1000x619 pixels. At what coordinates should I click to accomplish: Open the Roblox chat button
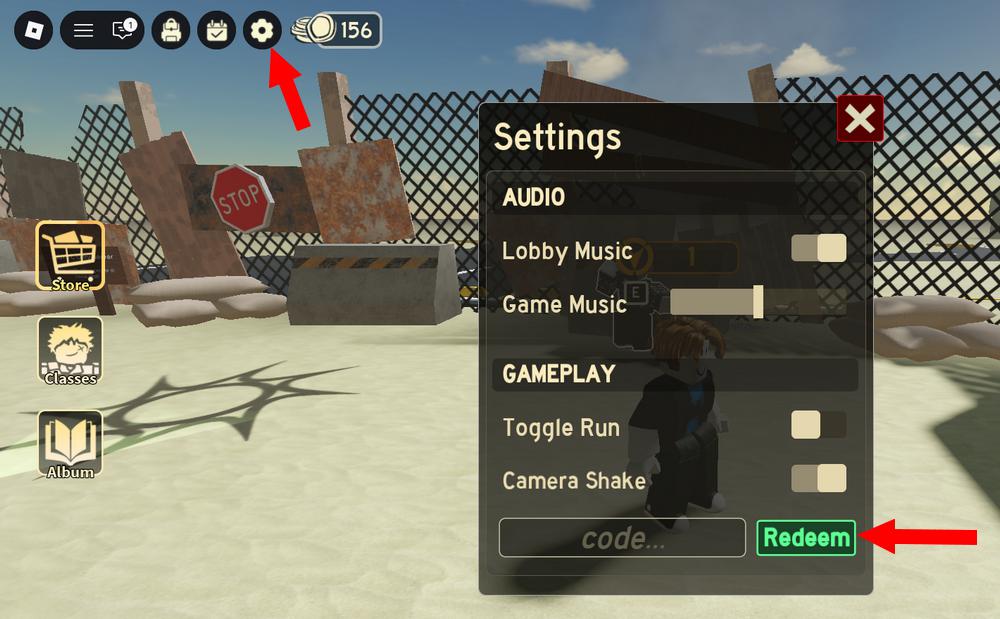click(x=123, y=31)
